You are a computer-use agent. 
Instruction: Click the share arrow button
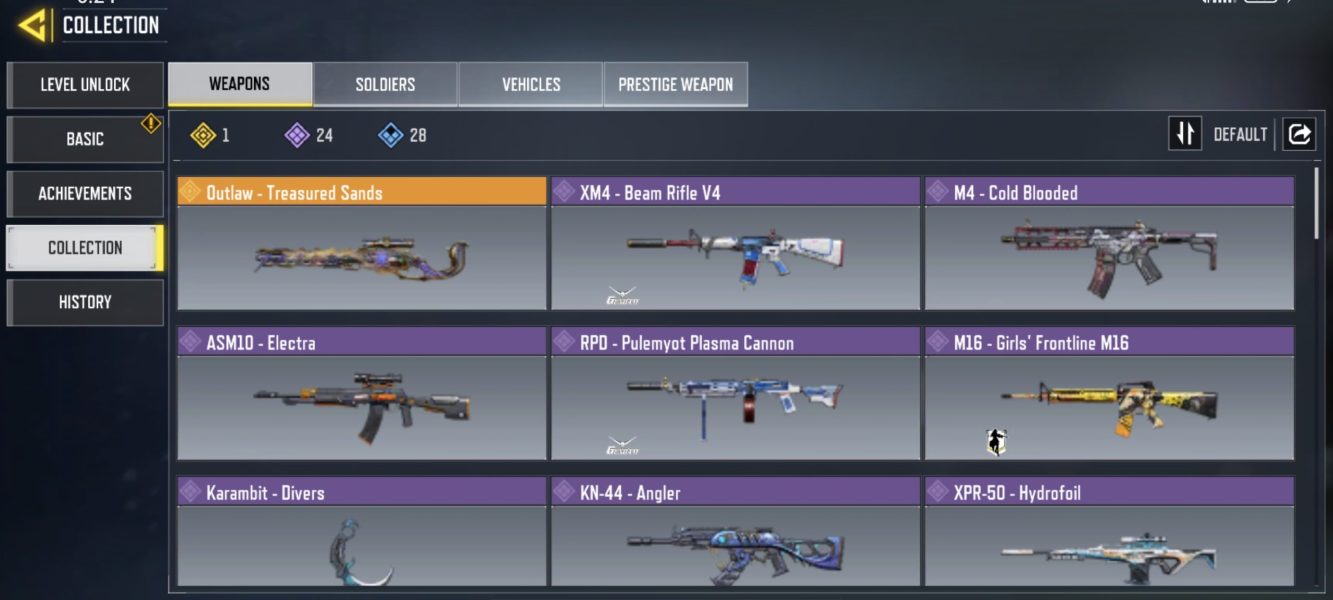pos(1299,134)
